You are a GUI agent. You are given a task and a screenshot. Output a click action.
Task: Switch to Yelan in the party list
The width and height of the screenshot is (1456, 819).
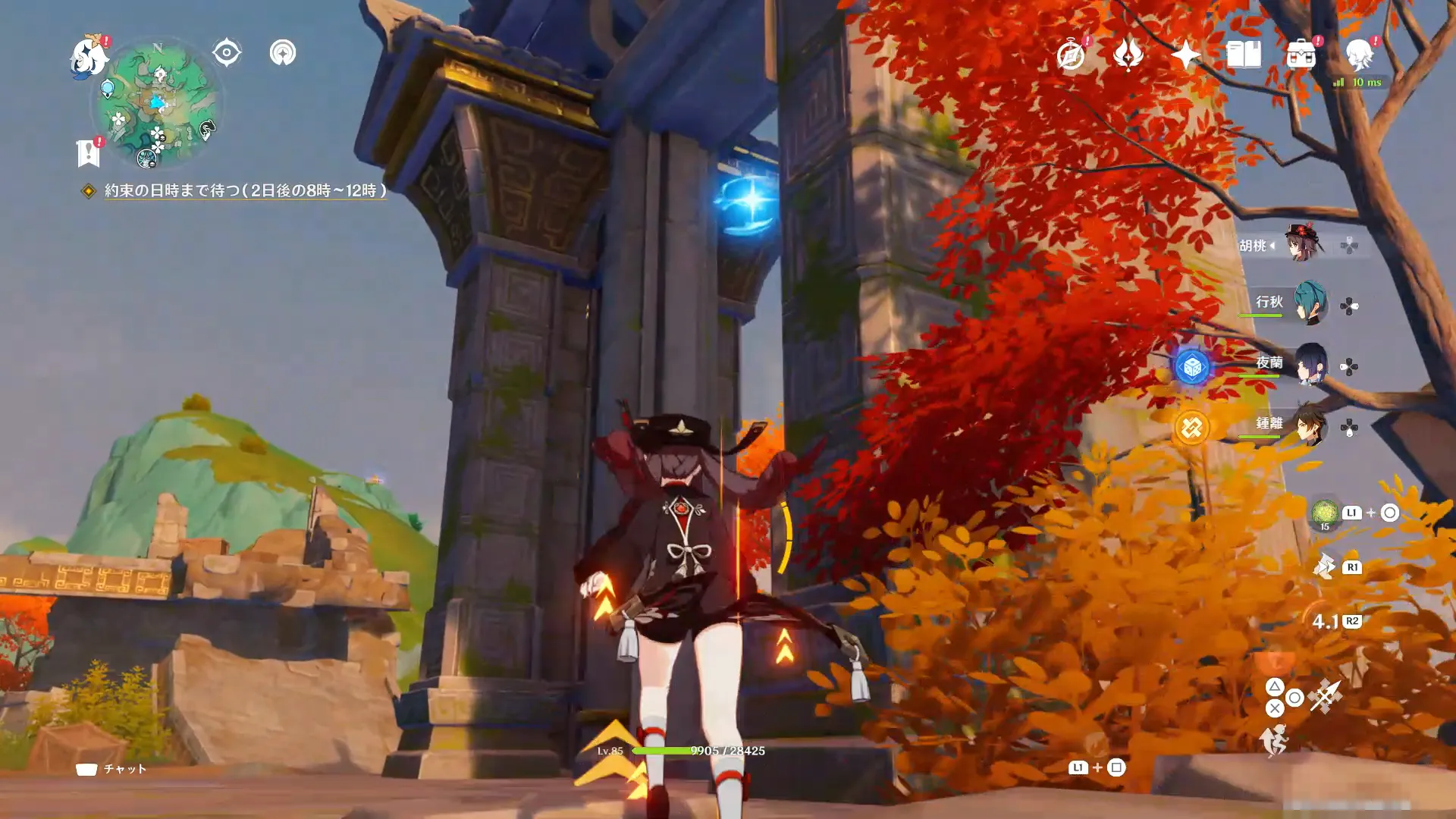(x=1309, y=364)
